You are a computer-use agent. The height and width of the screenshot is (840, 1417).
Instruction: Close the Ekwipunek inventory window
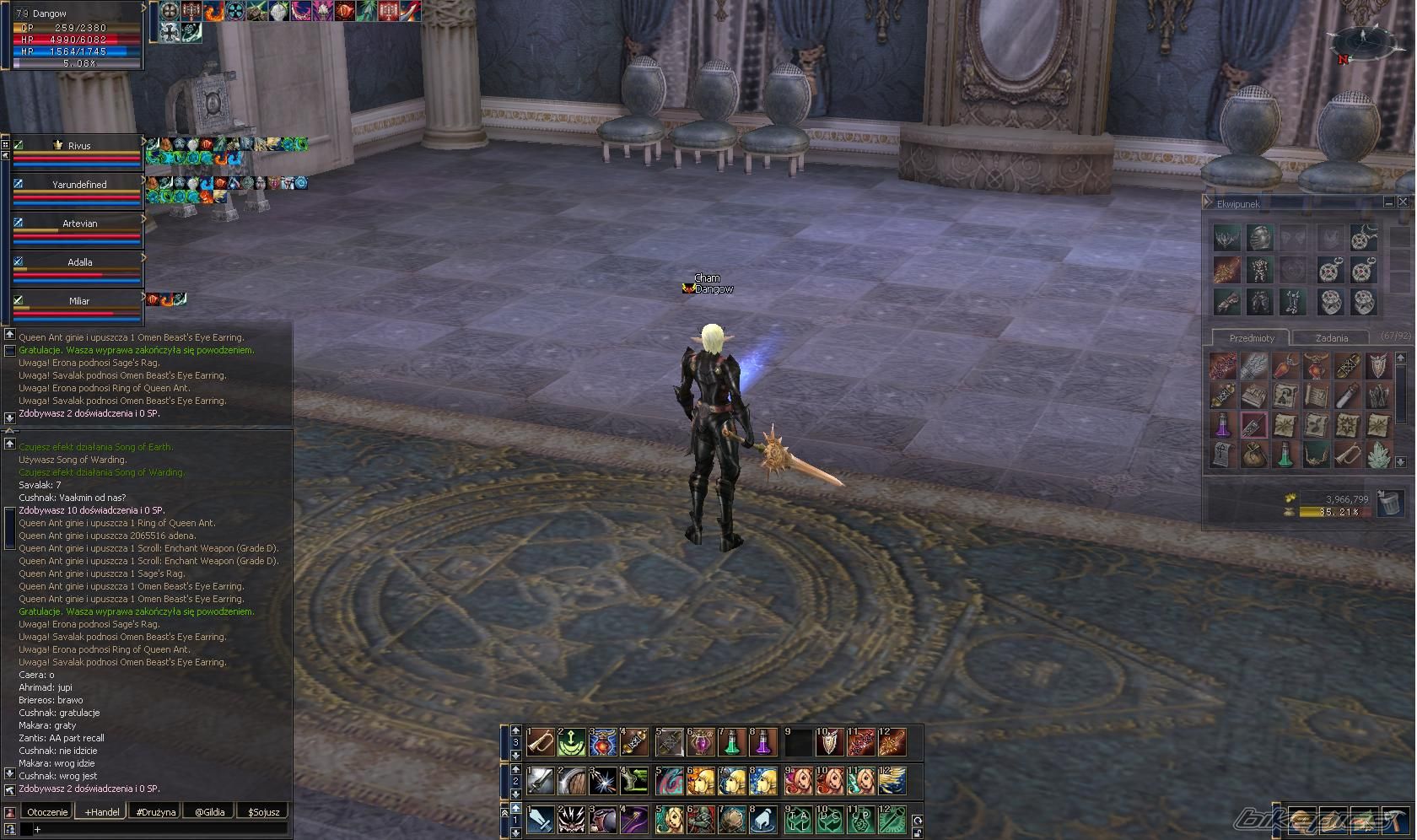pos(1403,202)
